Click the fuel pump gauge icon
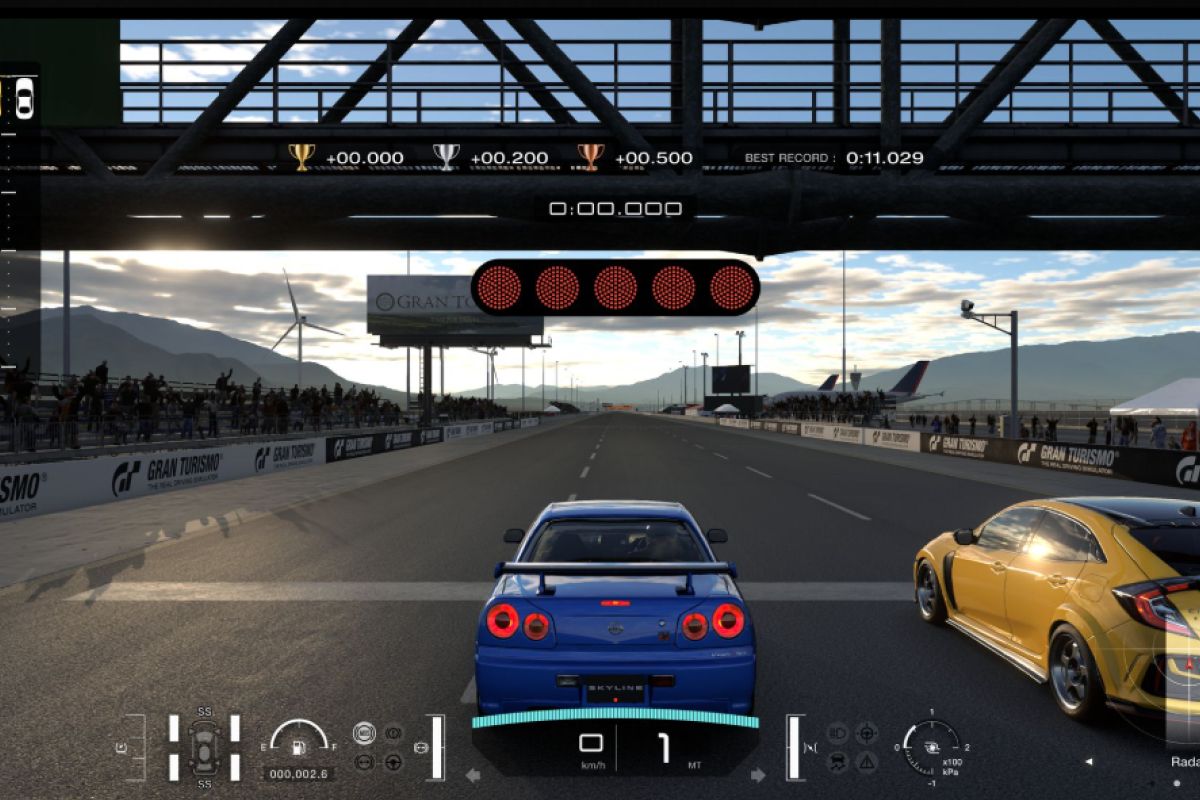This screenshot has height=800, width=1200. click(x=297, y=746)
